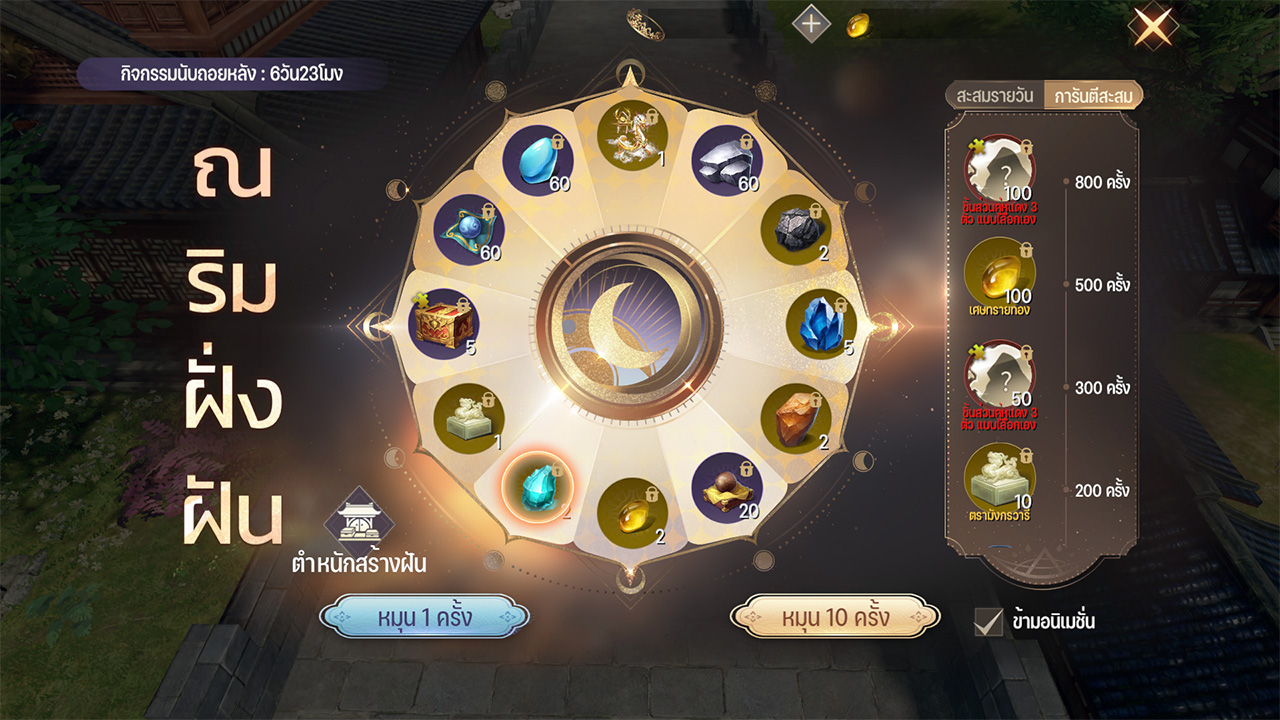Image resolution: width=1280 pixels, height=720 pixels.
Task: Select the การันตีสะสม tab
Action: pos(1091,96)
